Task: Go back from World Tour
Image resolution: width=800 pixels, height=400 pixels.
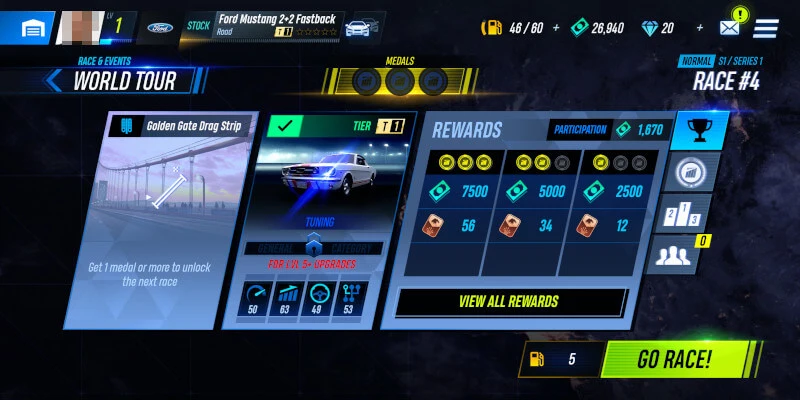Action: click(51, 81)
